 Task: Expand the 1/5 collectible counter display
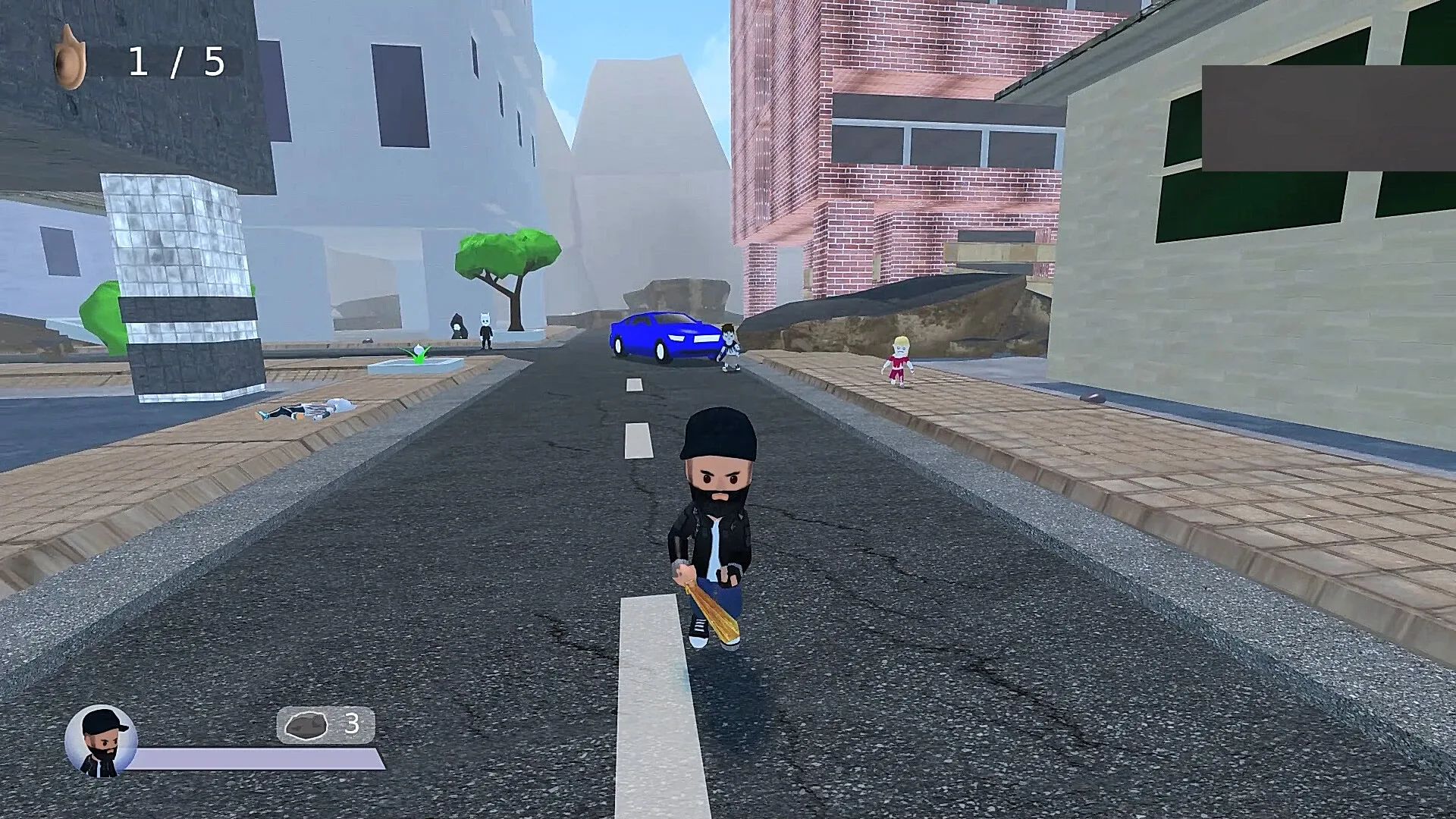click(x=174, y=61)
